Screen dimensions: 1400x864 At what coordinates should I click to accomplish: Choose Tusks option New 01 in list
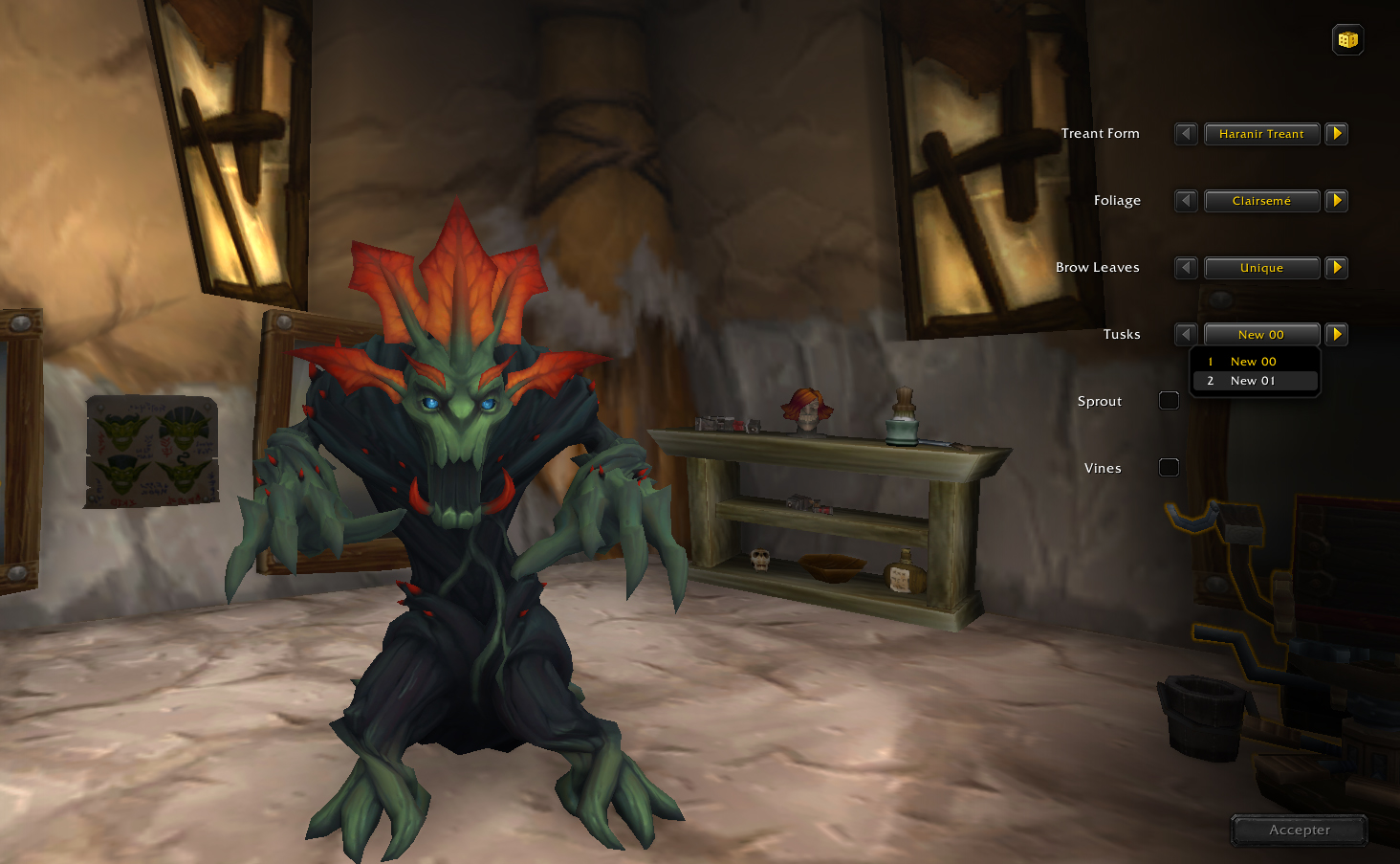[1254, 381]
